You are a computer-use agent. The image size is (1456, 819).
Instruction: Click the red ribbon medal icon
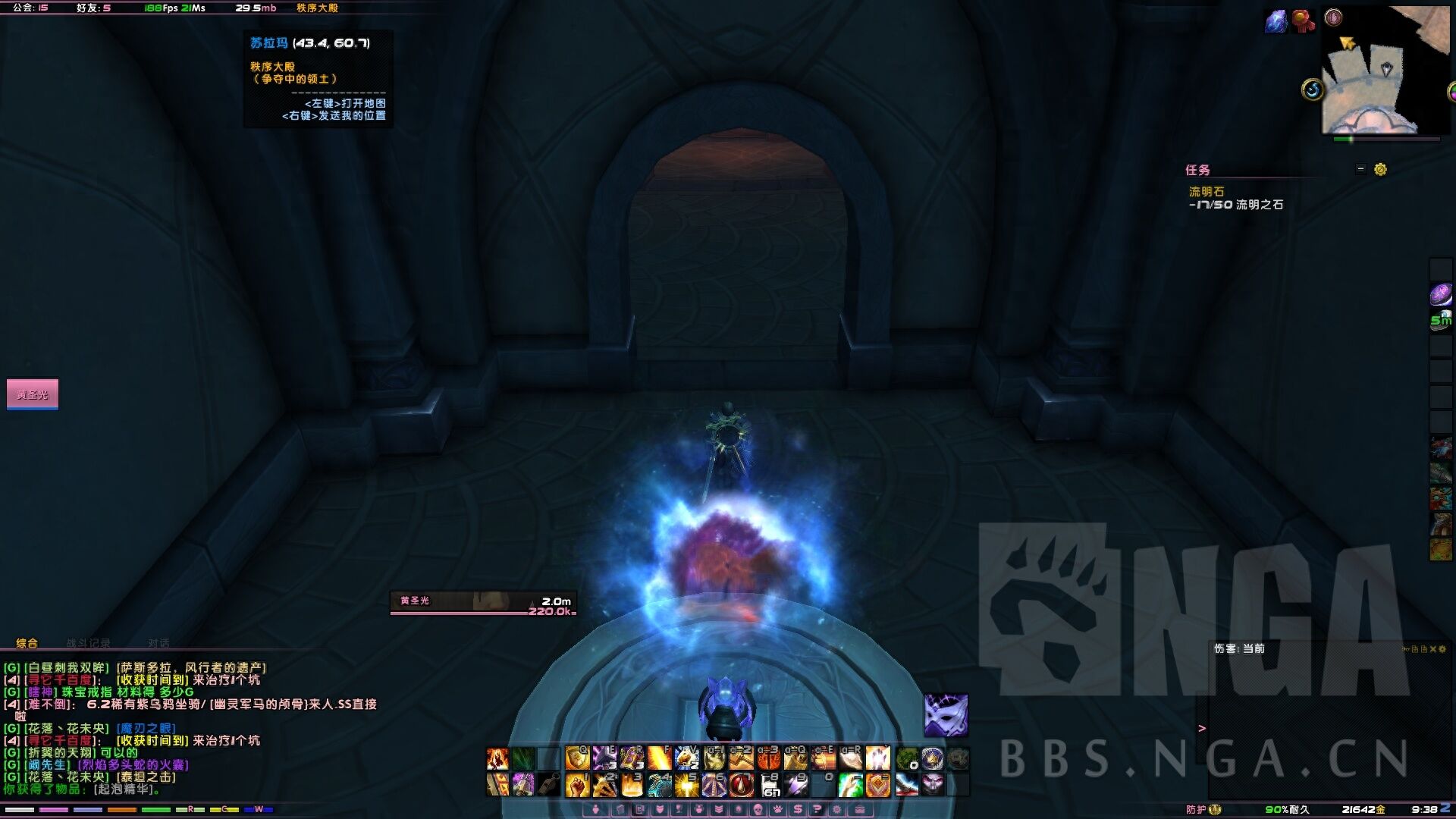point(1303,20)
